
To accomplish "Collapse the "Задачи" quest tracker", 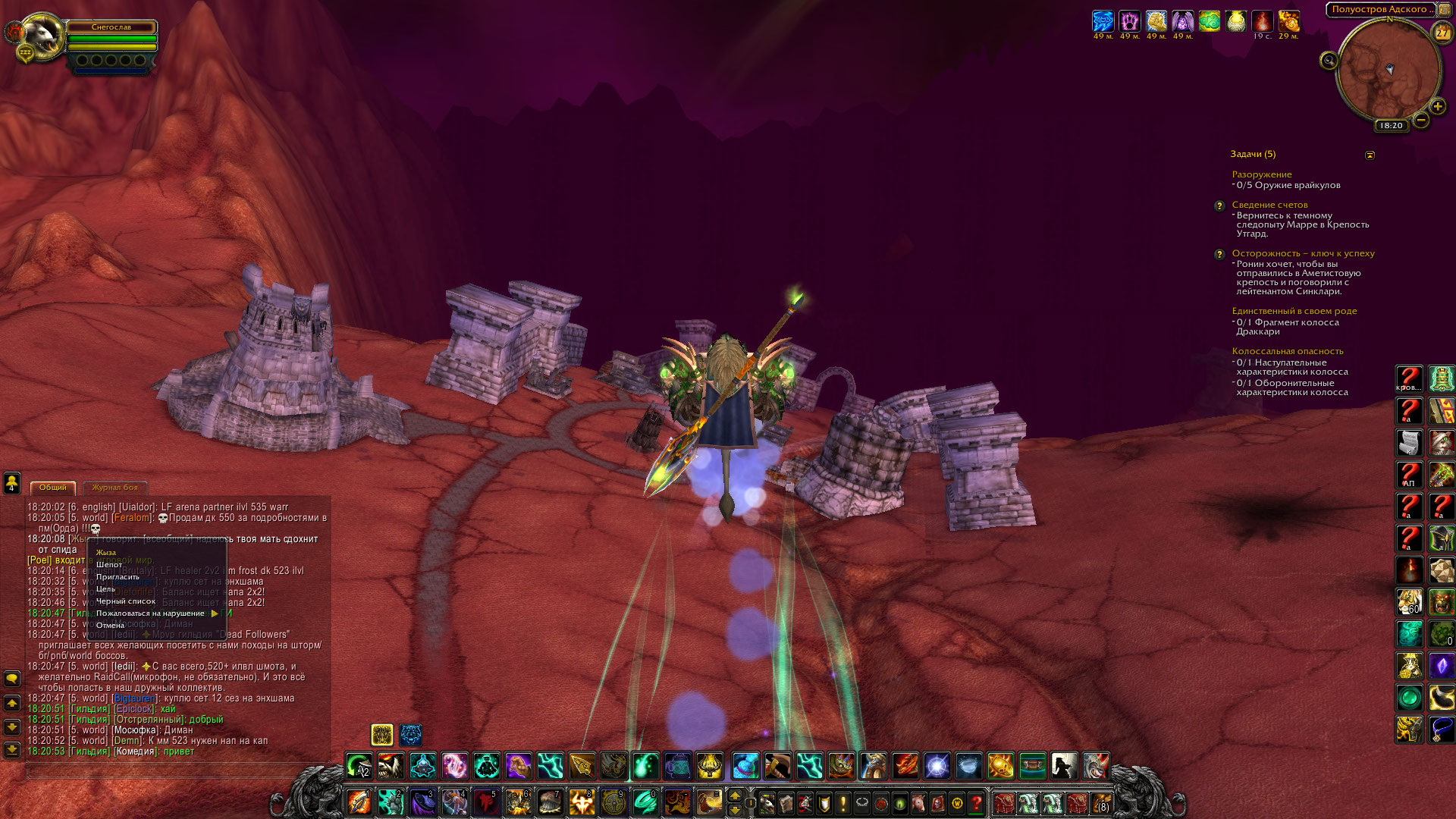I will pos(1370,155).
